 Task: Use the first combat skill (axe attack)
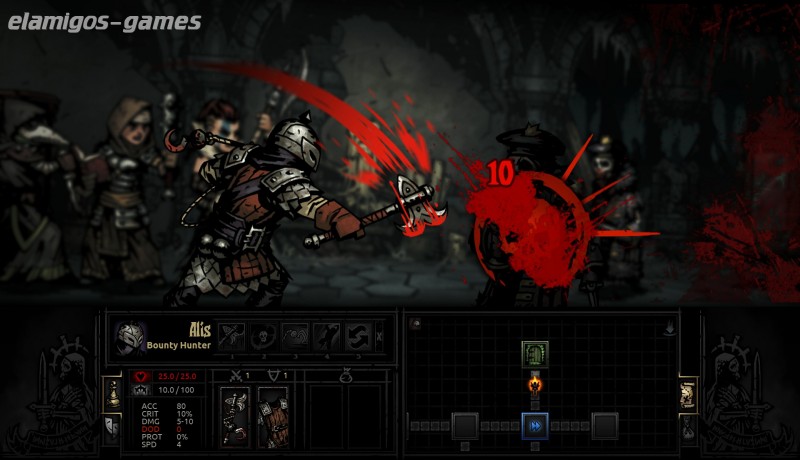click(x=233, y=336)
